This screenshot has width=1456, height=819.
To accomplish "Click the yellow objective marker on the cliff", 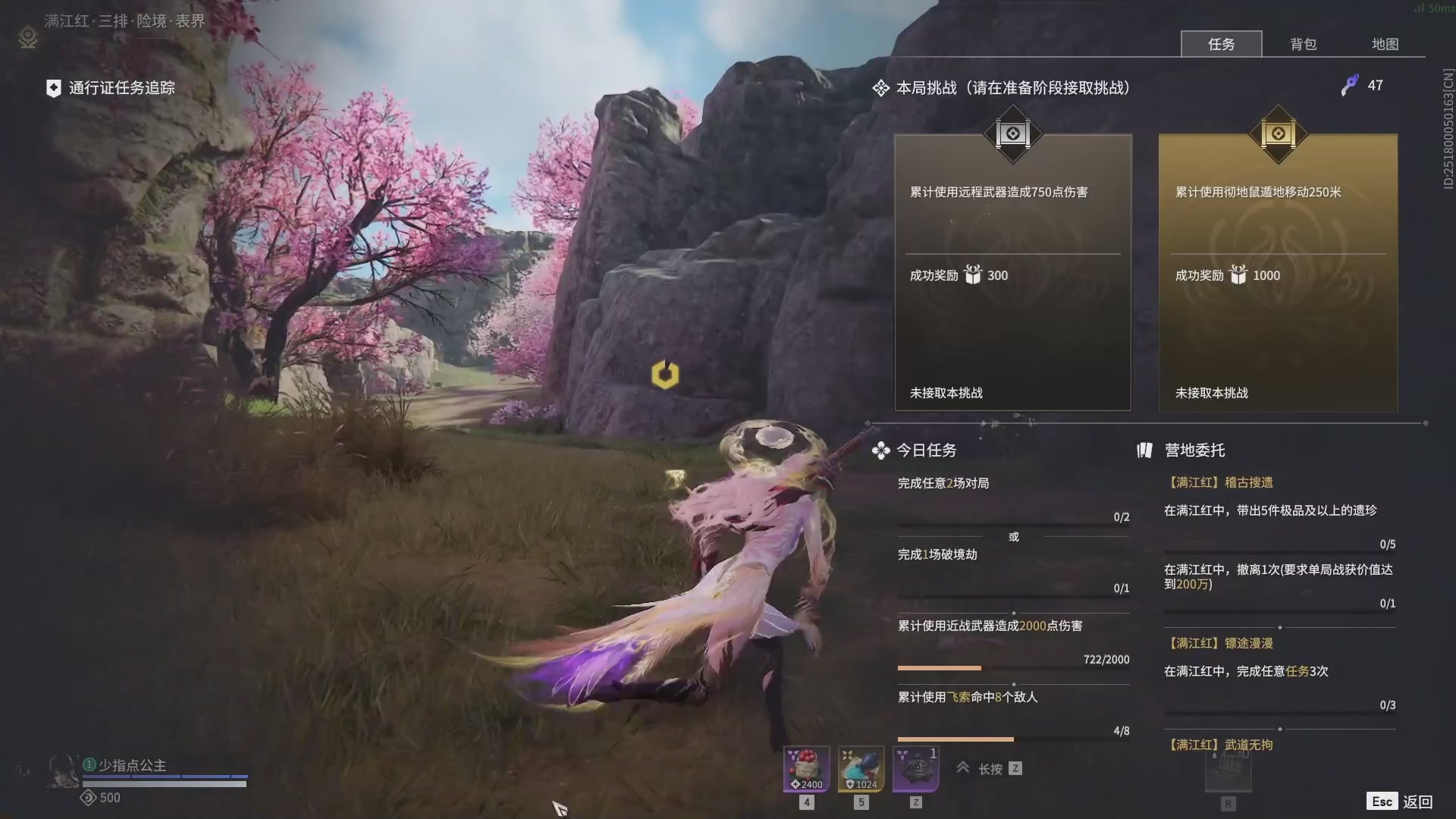I will click(665, 374).
